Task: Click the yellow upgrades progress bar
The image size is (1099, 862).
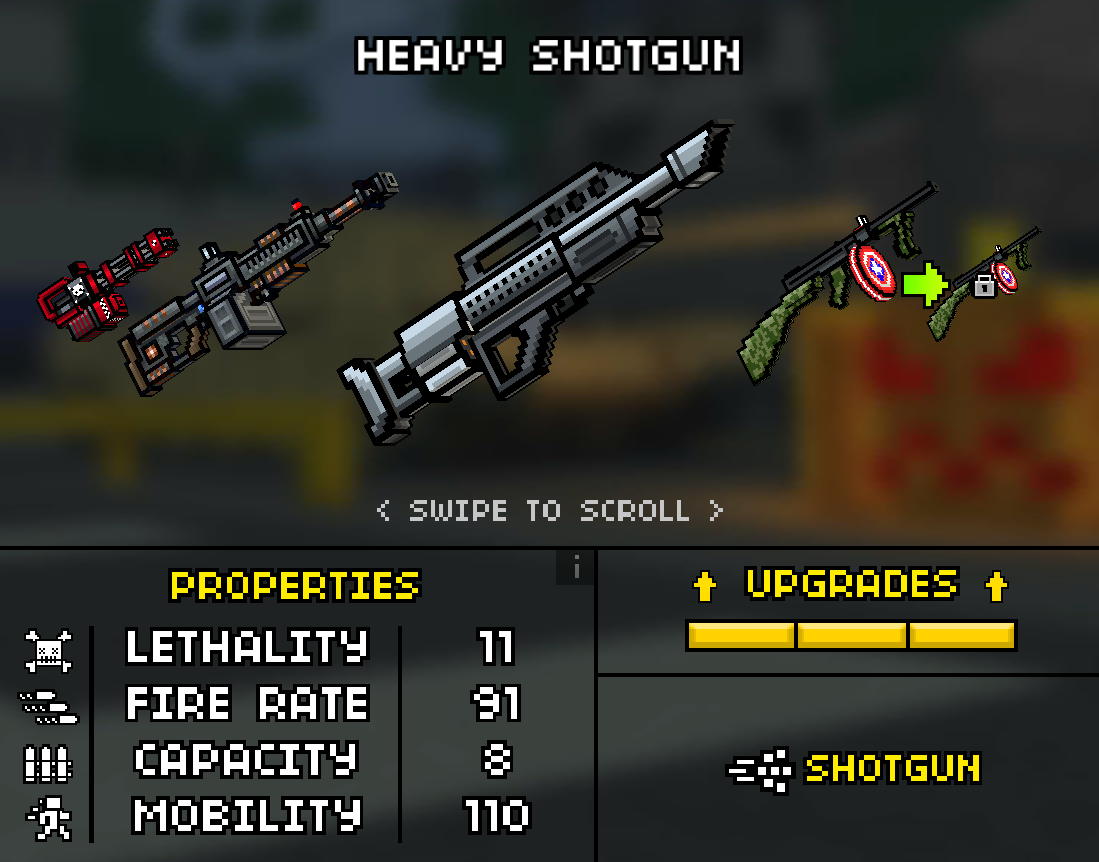Action: click(x=851, y=636)
